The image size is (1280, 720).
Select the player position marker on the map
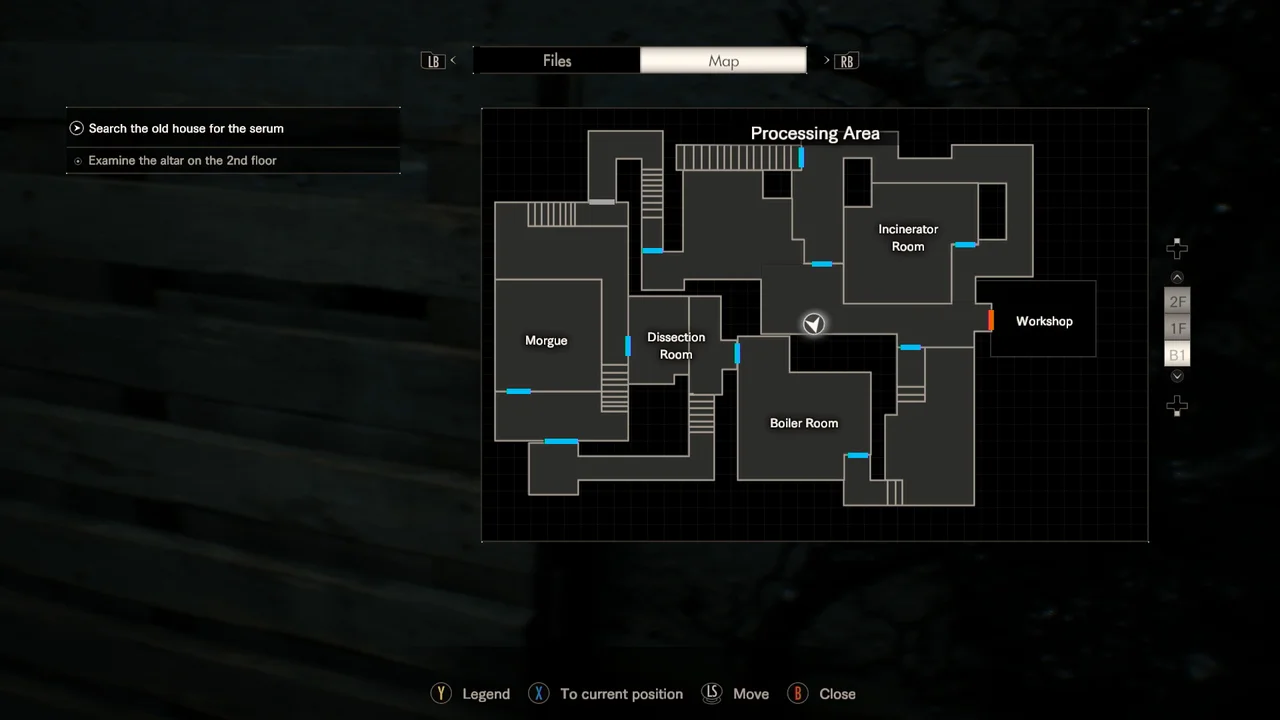(x=813, y=323)
